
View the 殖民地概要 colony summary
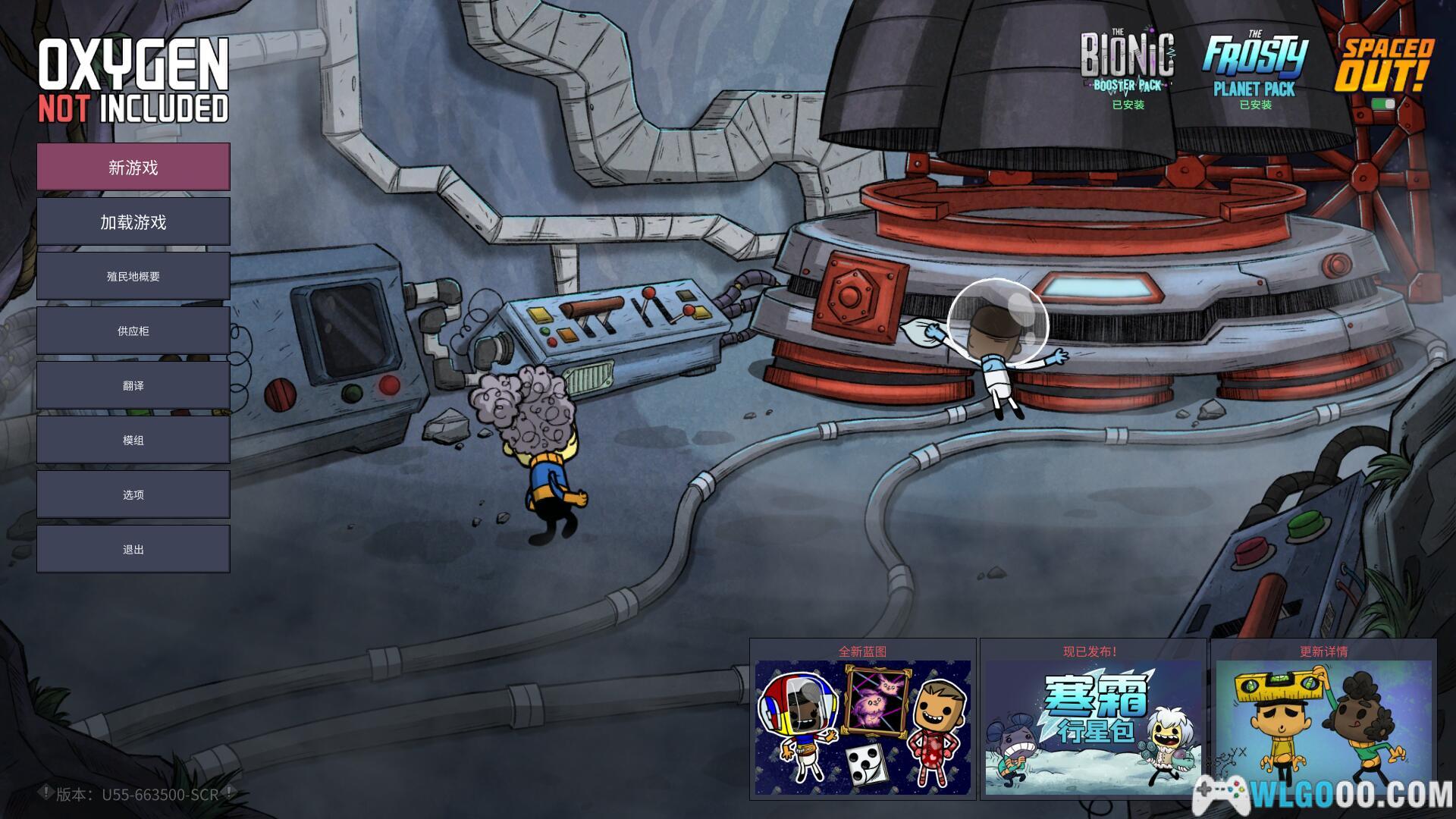133,276
